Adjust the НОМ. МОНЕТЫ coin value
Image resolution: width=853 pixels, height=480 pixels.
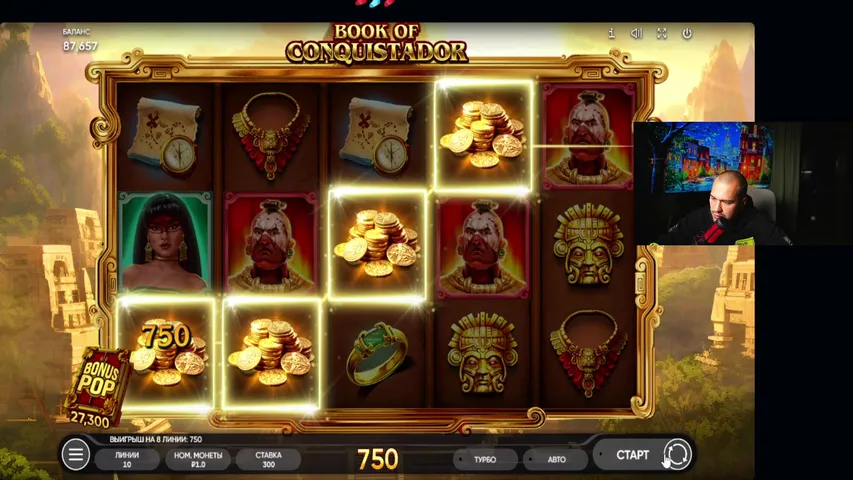pyautogui.click(x=197, y=459)
